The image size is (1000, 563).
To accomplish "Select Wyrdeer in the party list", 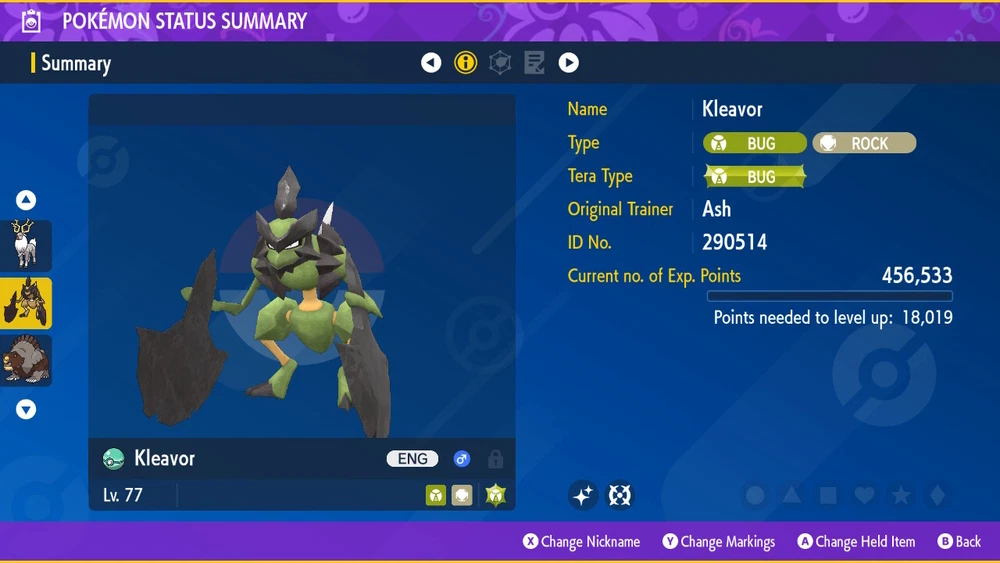I will point(26,245).
